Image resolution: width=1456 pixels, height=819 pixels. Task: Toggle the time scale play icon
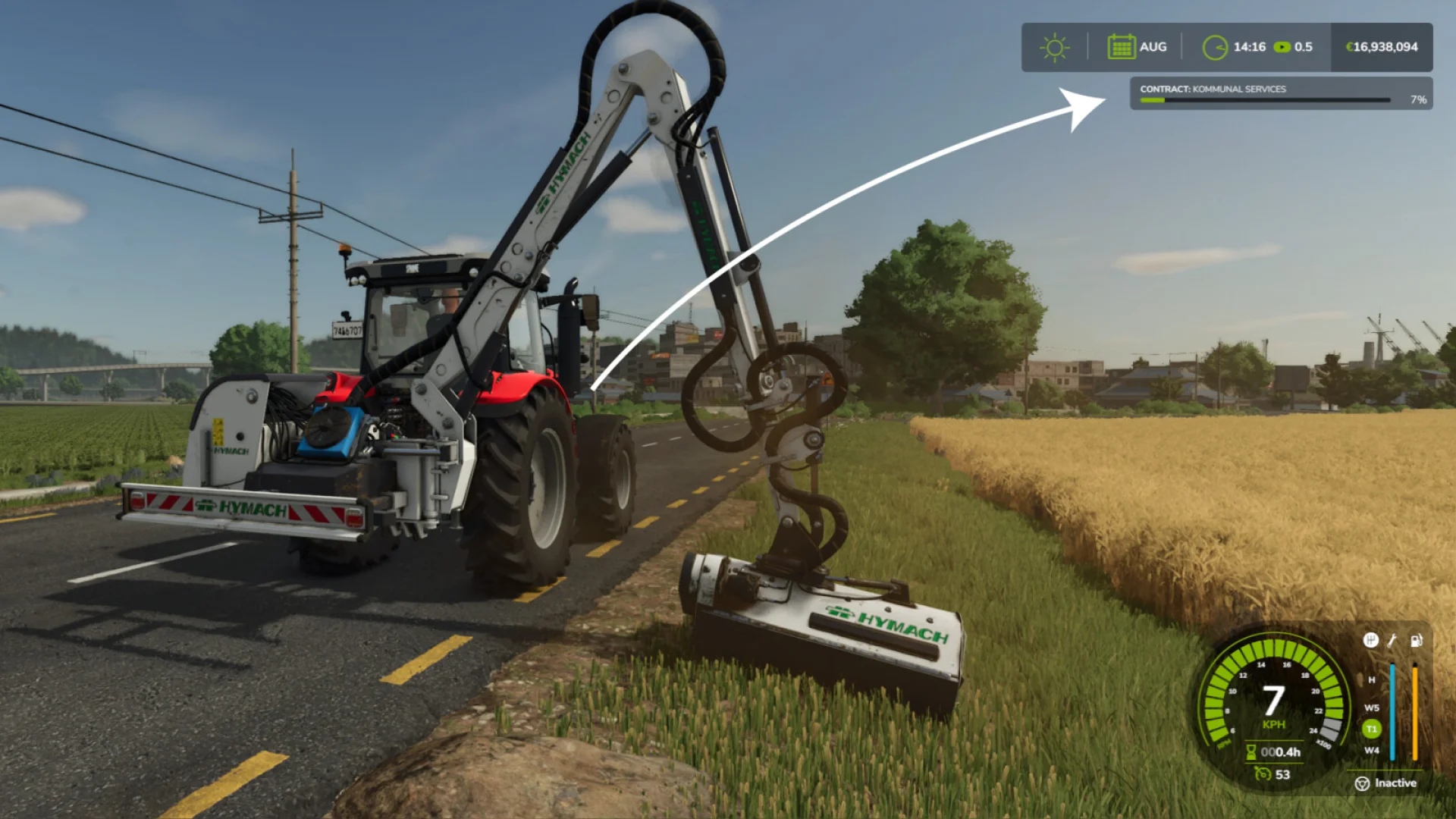1282,47
